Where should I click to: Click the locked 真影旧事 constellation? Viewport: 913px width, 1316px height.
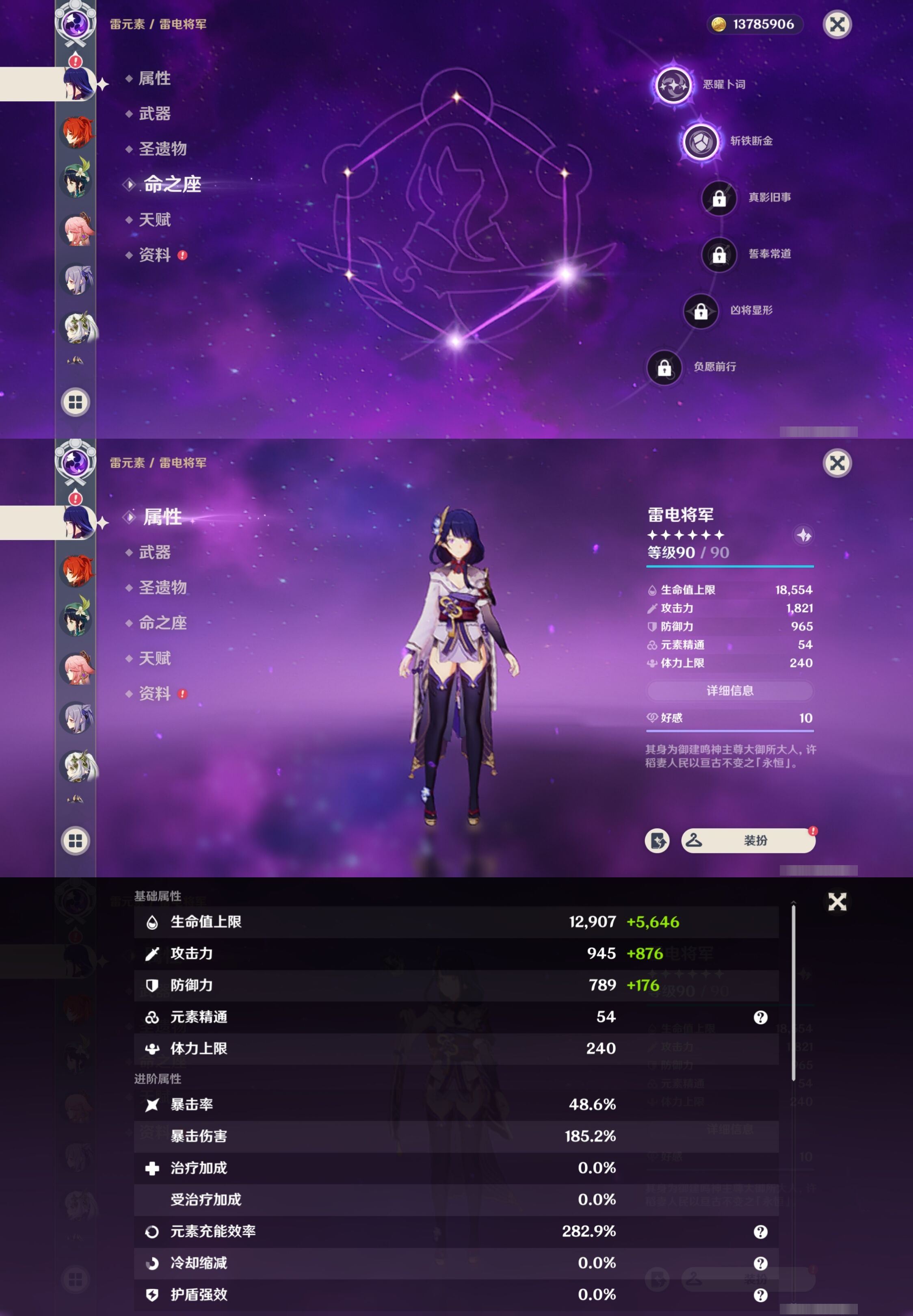[719, 198]
